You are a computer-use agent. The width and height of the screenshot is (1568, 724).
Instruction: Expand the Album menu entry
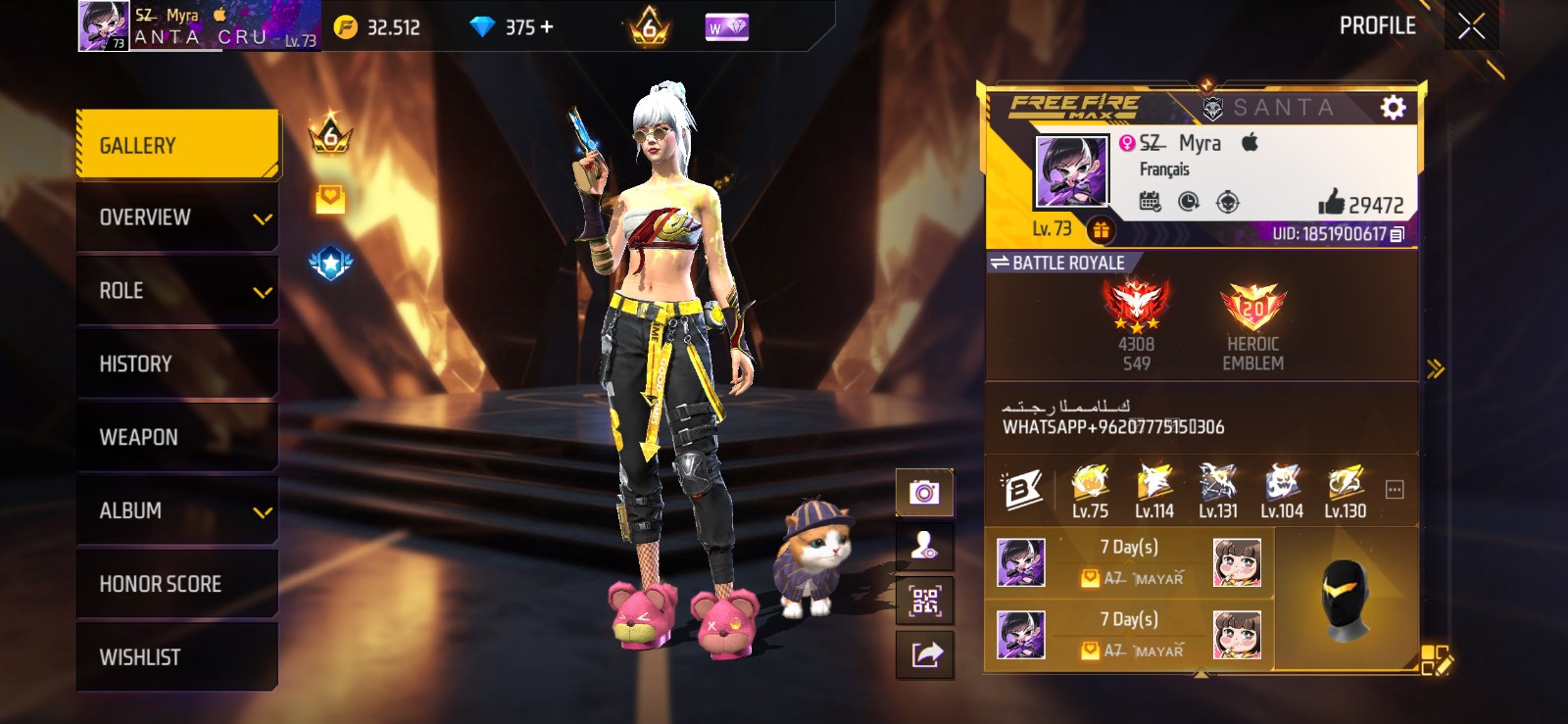coord(177,510)
